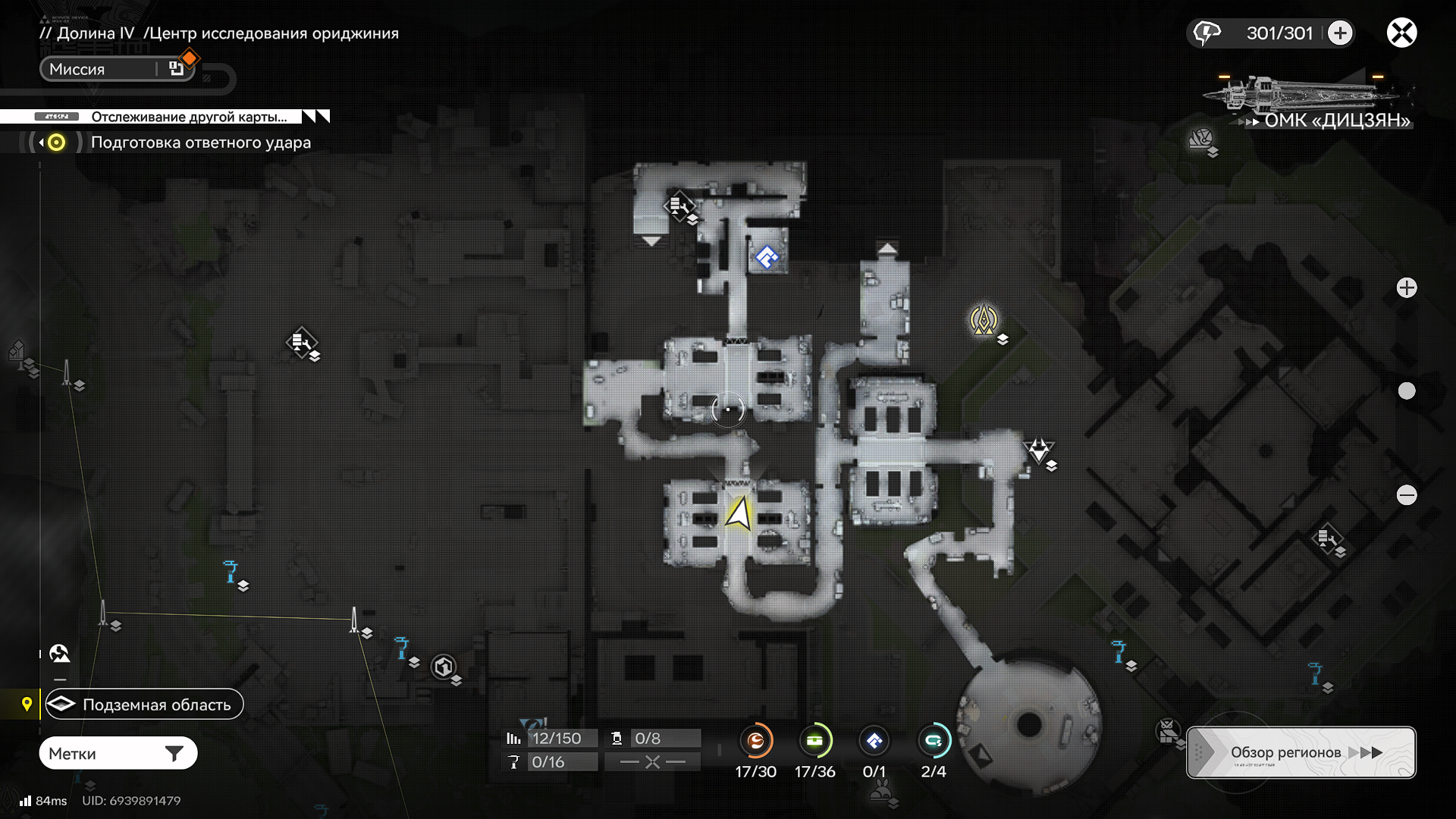Close the map screen

(1401, 33)
